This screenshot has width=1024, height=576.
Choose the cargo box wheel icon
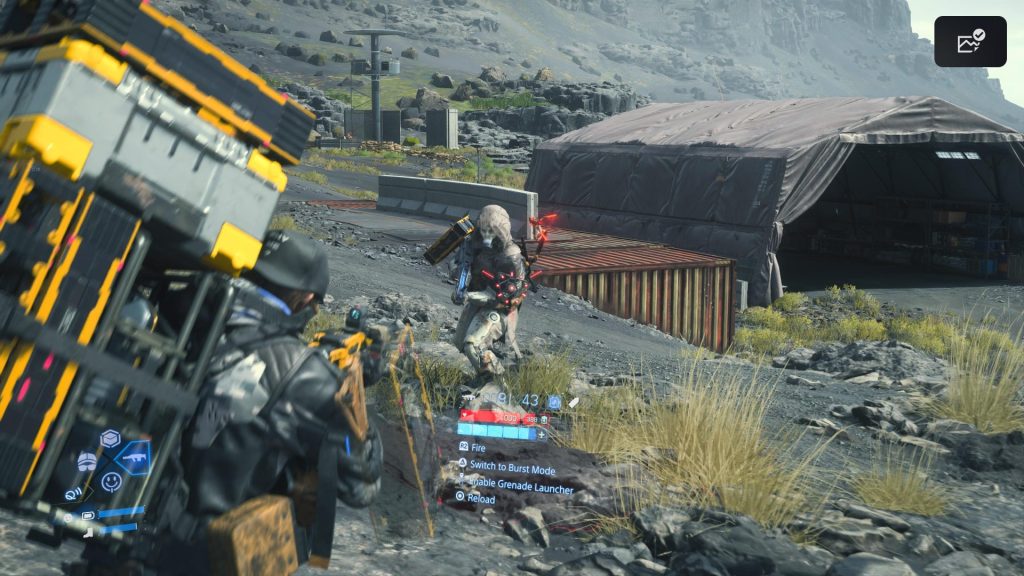(x=109, y=438)
